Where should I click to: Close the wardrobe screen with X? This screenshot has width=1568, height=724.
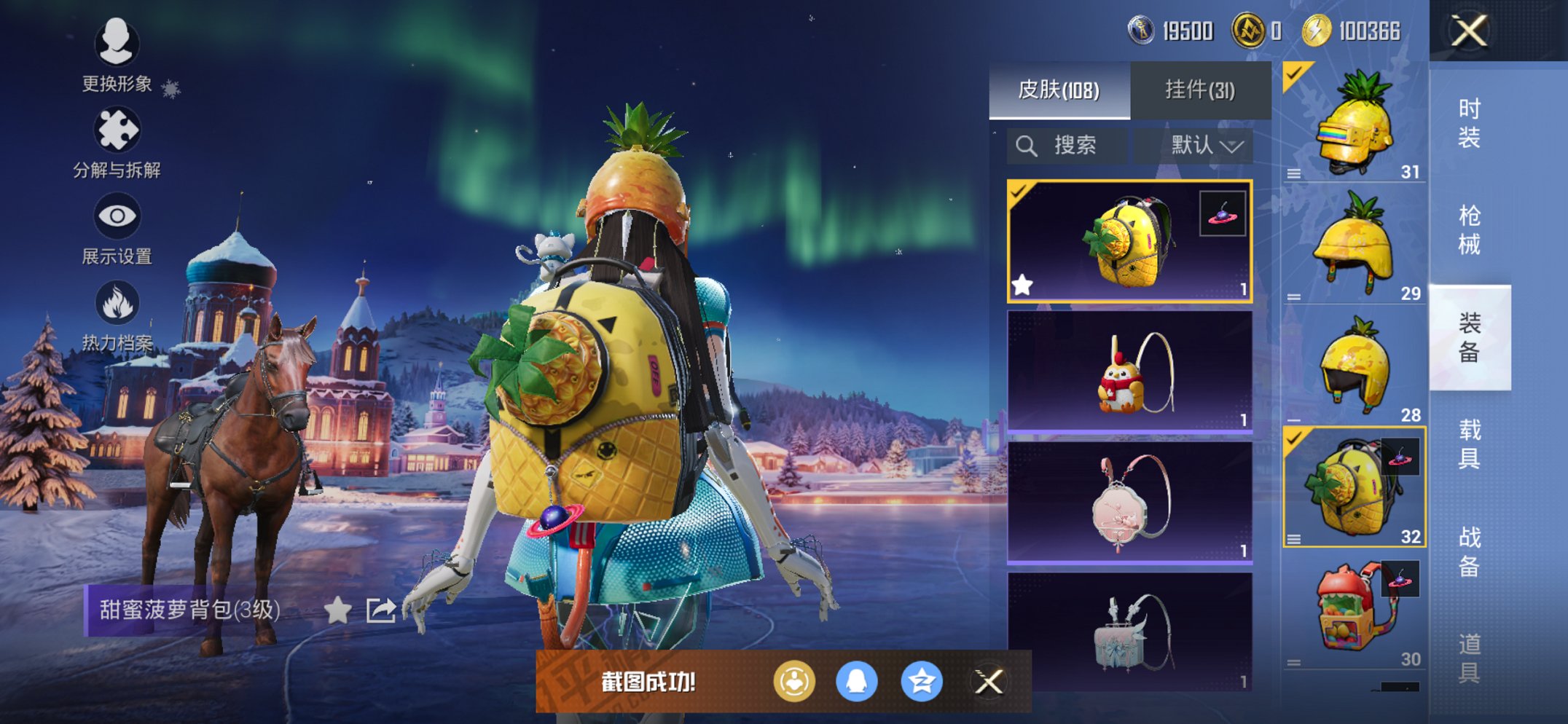tap(1468, 31)
